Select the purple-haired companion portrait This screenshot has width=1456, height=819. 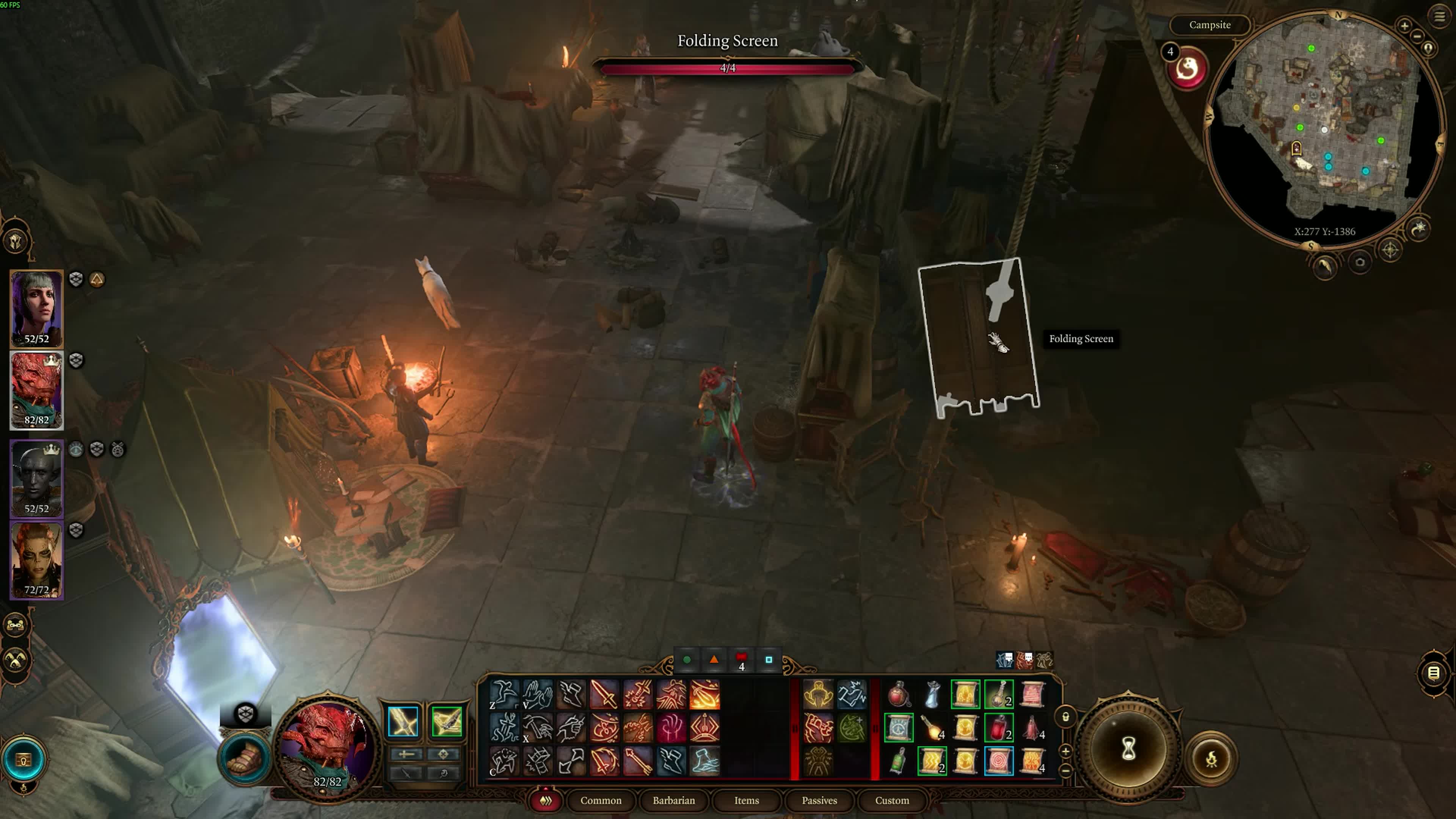36,308
